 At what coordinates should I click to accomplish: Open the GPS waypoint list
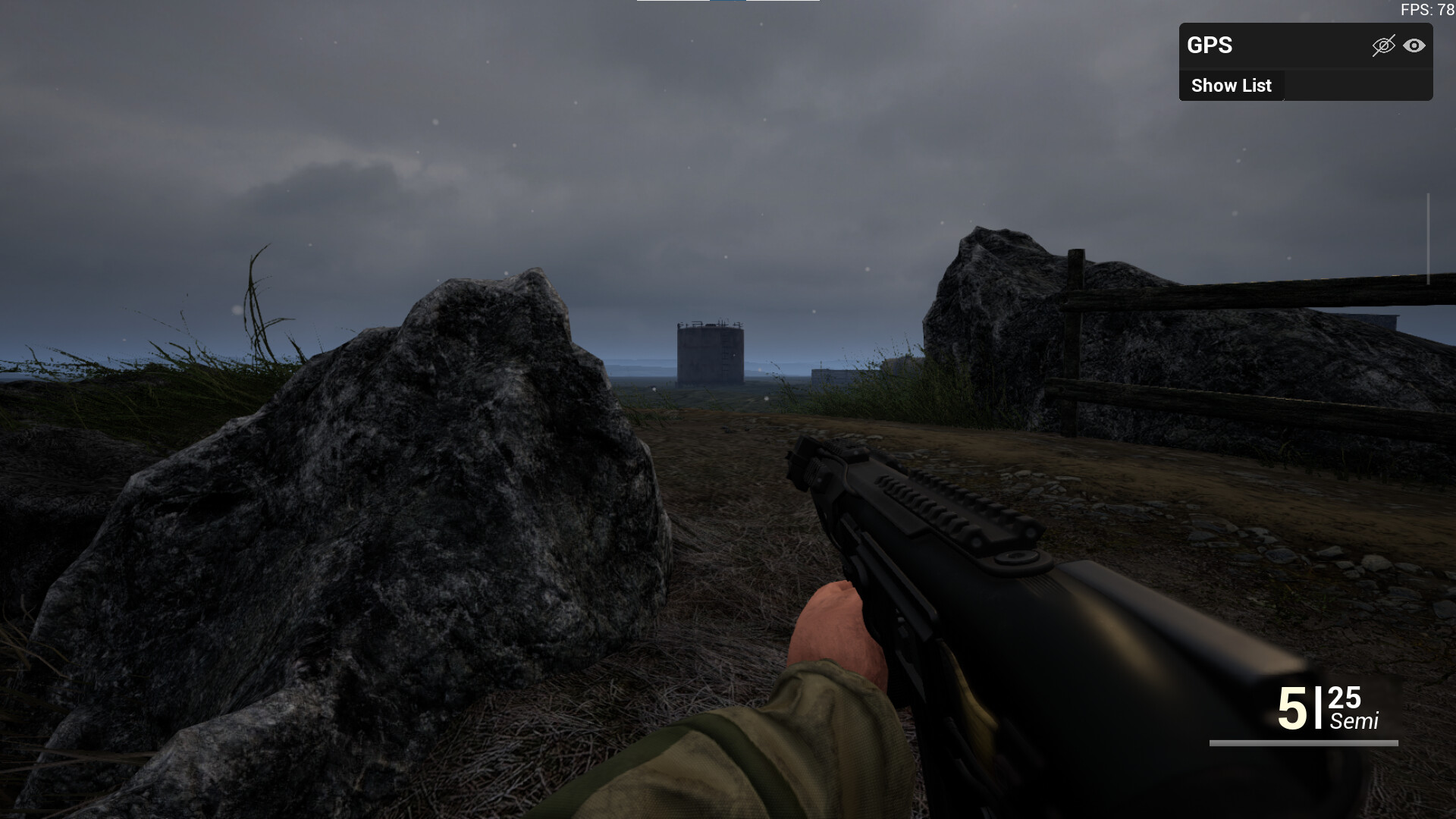pos(1231,85)
